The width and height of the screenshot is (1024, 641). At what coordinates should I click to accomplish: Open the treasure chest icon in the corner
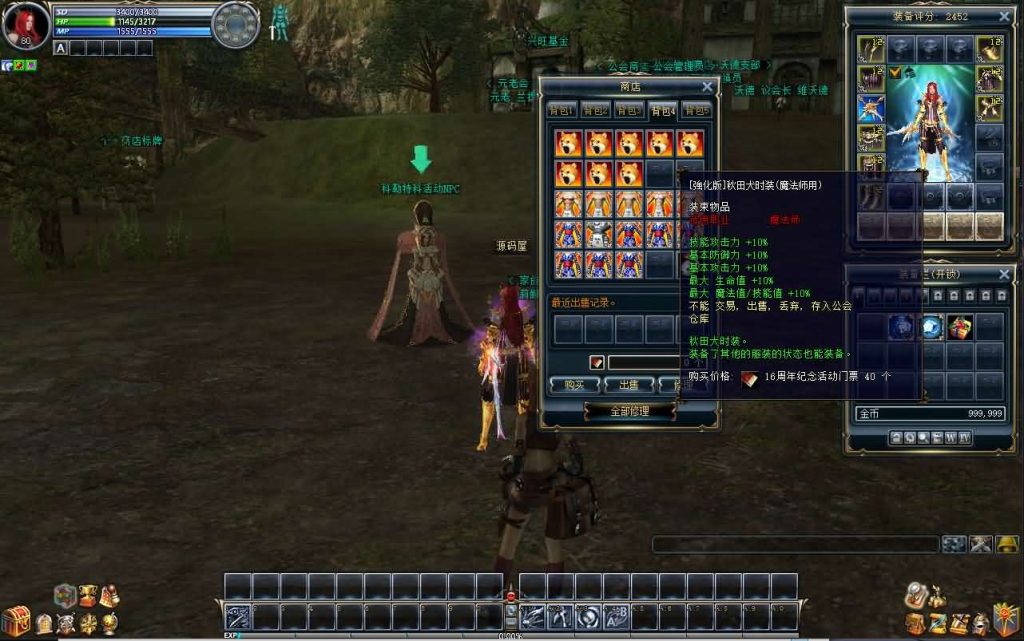[15, 622]
